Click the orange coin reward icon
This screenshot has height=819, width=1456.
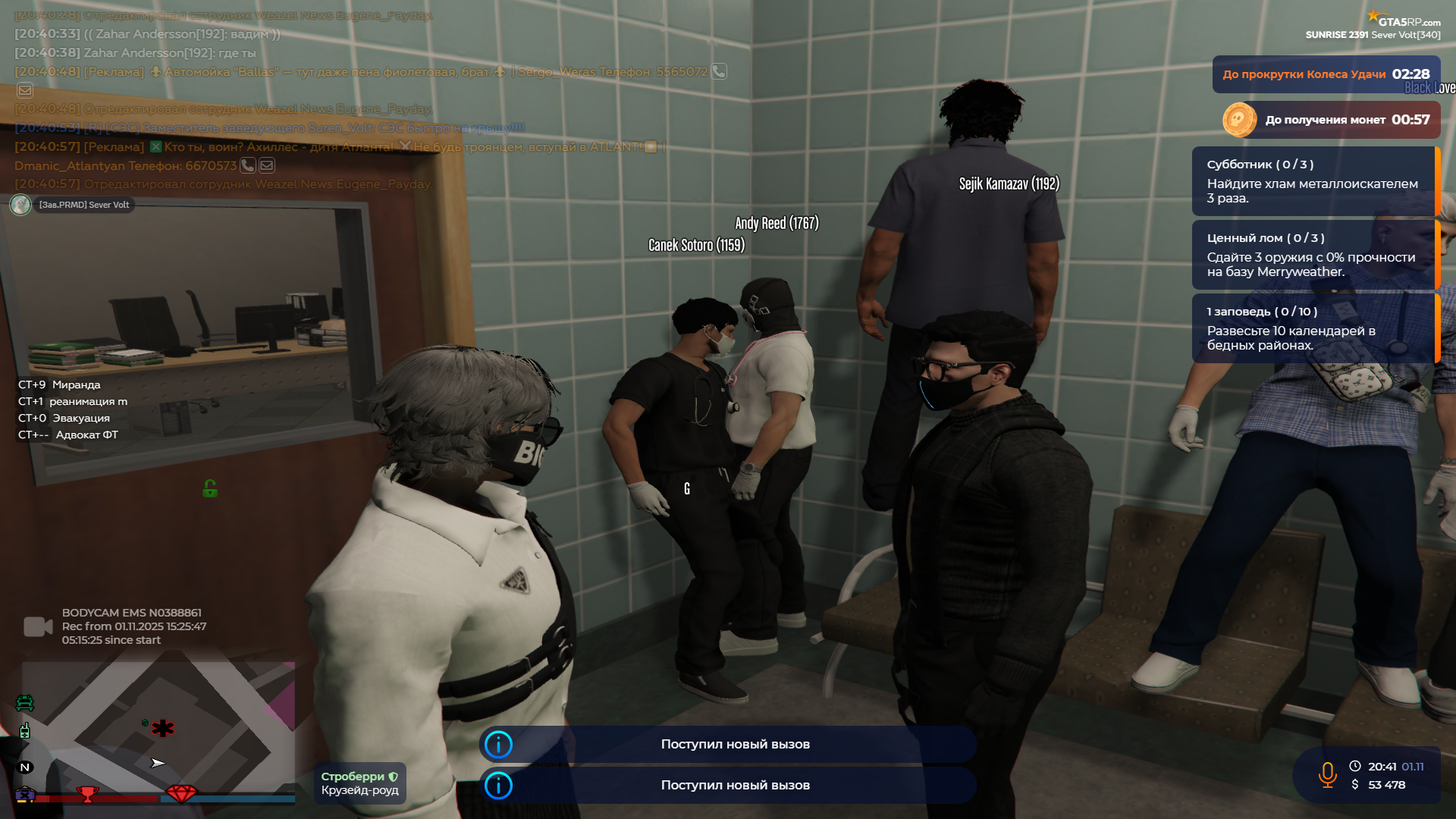coord(1239,120)
